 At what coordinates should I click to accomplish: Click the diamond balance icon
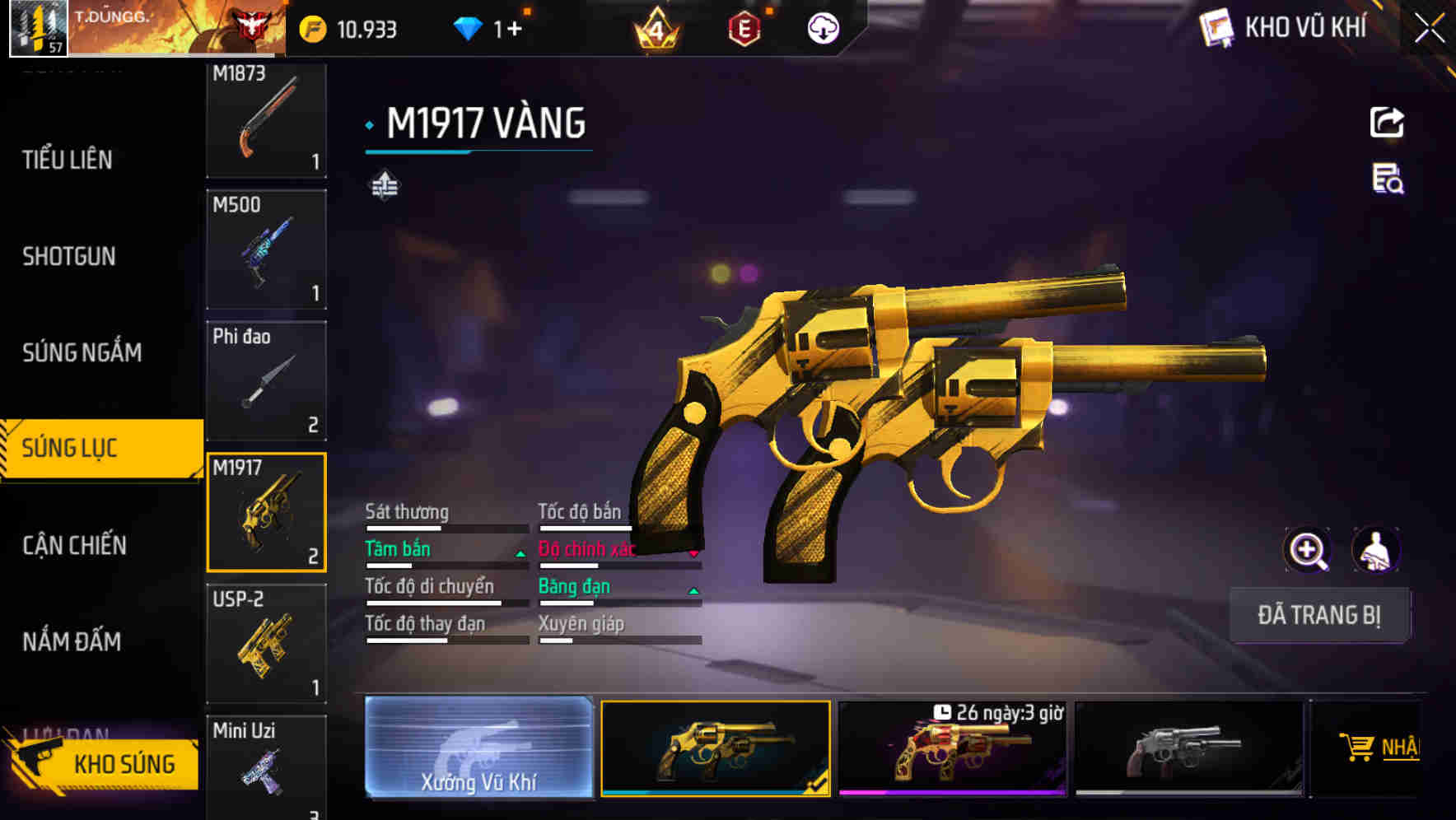point(468,27)
